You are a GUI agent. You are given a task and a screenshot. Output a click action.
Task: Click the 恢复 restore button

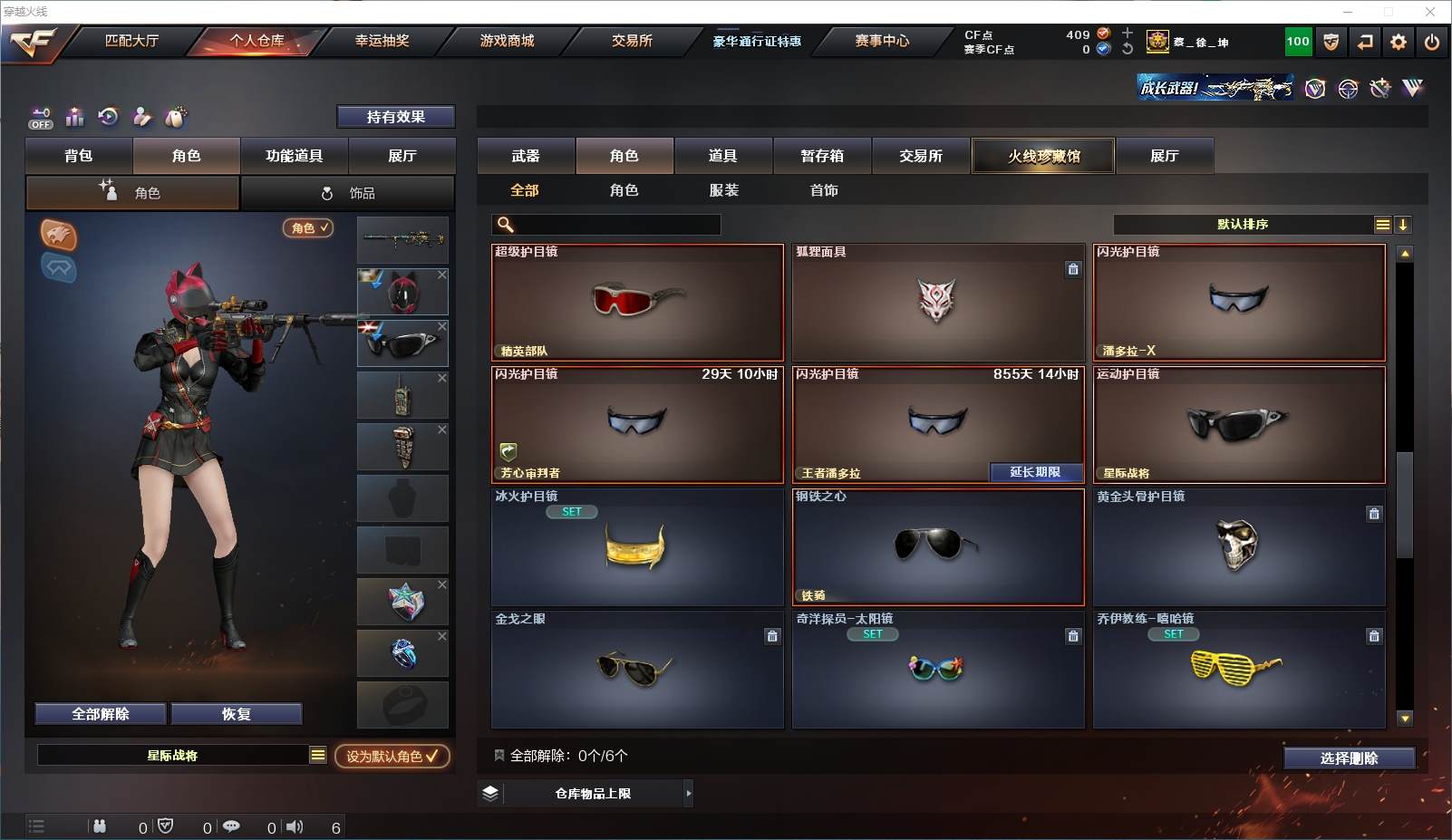pyautogui.click(x=236, y=714)
